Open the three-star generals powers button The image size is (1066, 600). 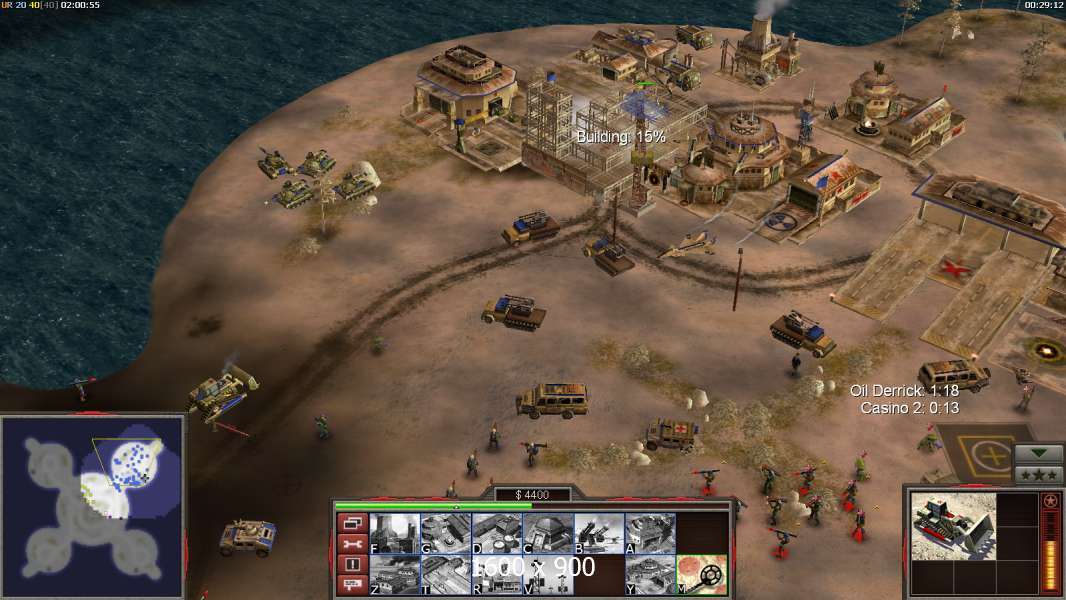(1038, 473)
